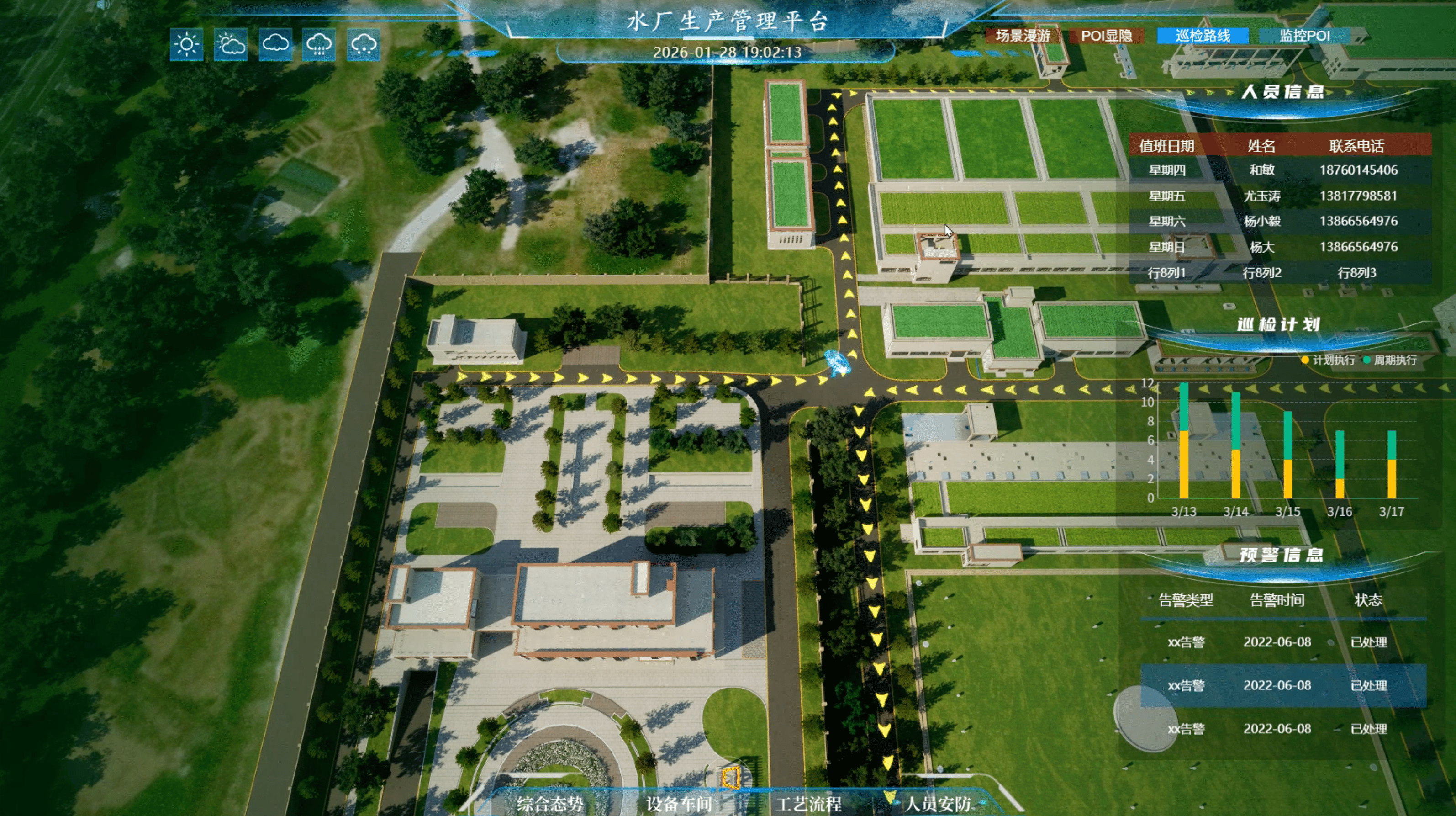Start the 场景漫游 scene roaming

(x=1023, y=36)
